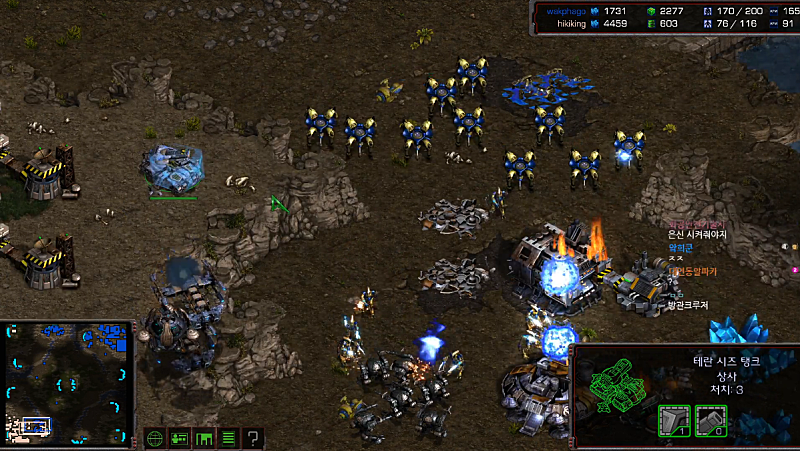
Task: Open the green list-lines menu button
Action: click(x=229, y=438)
